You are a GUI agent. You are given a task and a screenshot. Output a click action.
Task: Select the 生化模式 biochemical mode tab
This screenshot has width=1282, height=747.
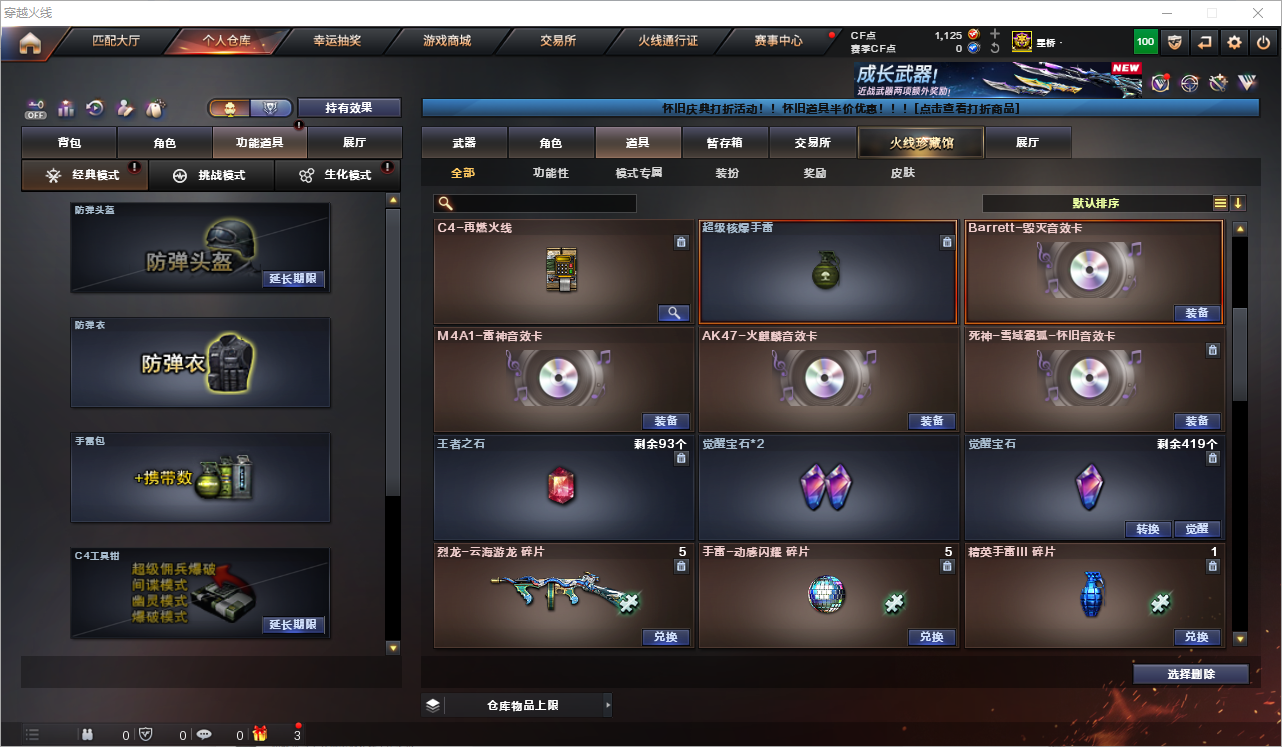[x=338, y=175]
